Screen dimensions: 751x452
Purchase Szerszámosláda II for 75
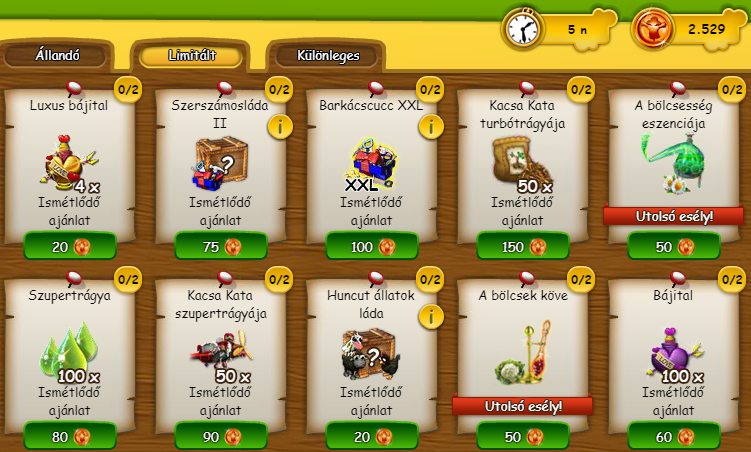coord(220,246)
